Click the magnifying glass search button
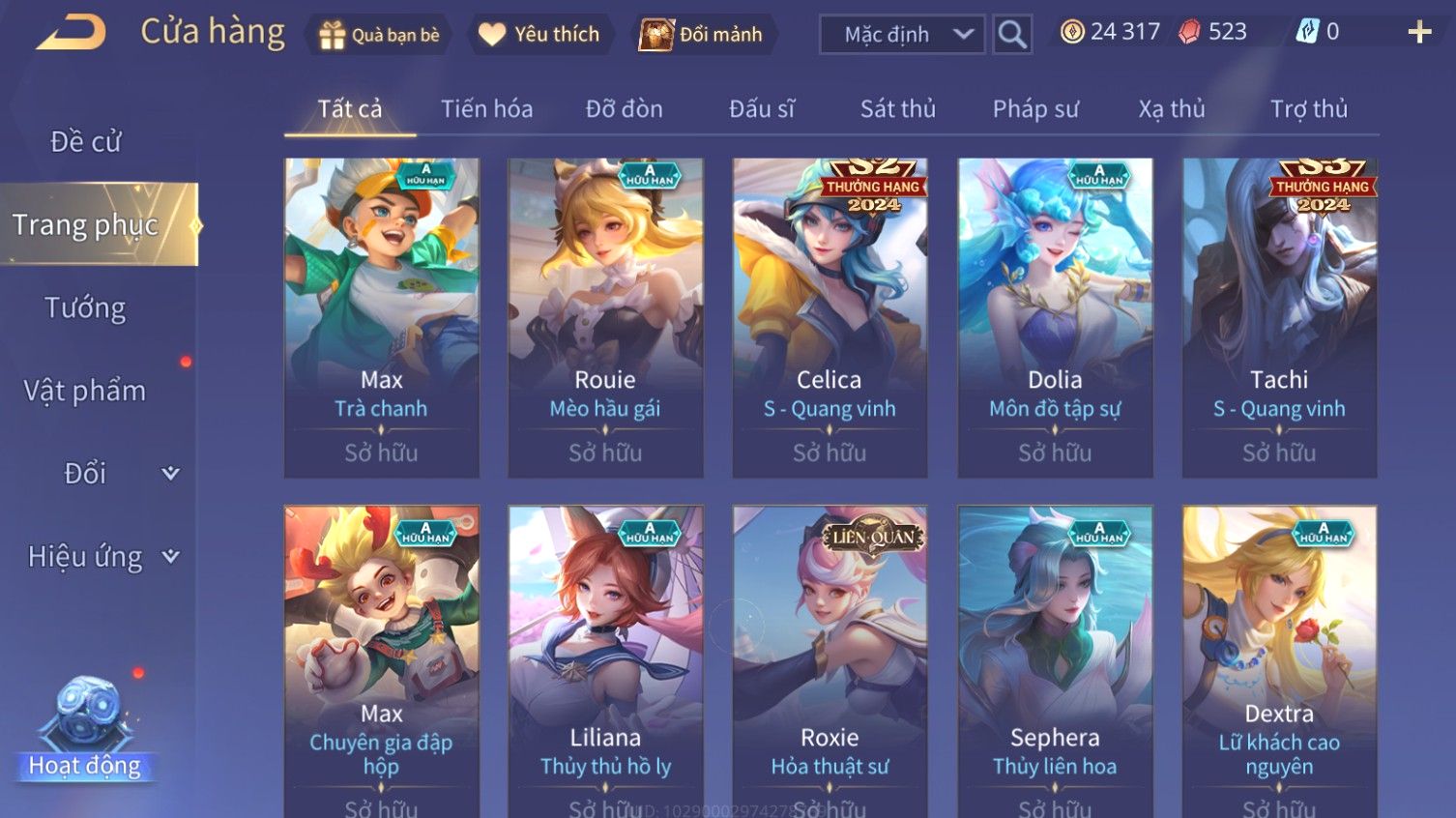The image size is (1456, 818). 1011,35
